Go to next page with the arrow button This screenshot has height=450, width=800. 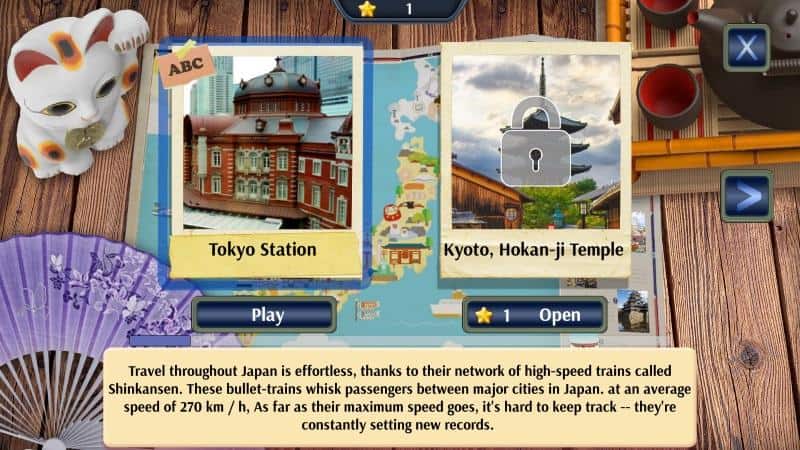[x=746, y=196]
